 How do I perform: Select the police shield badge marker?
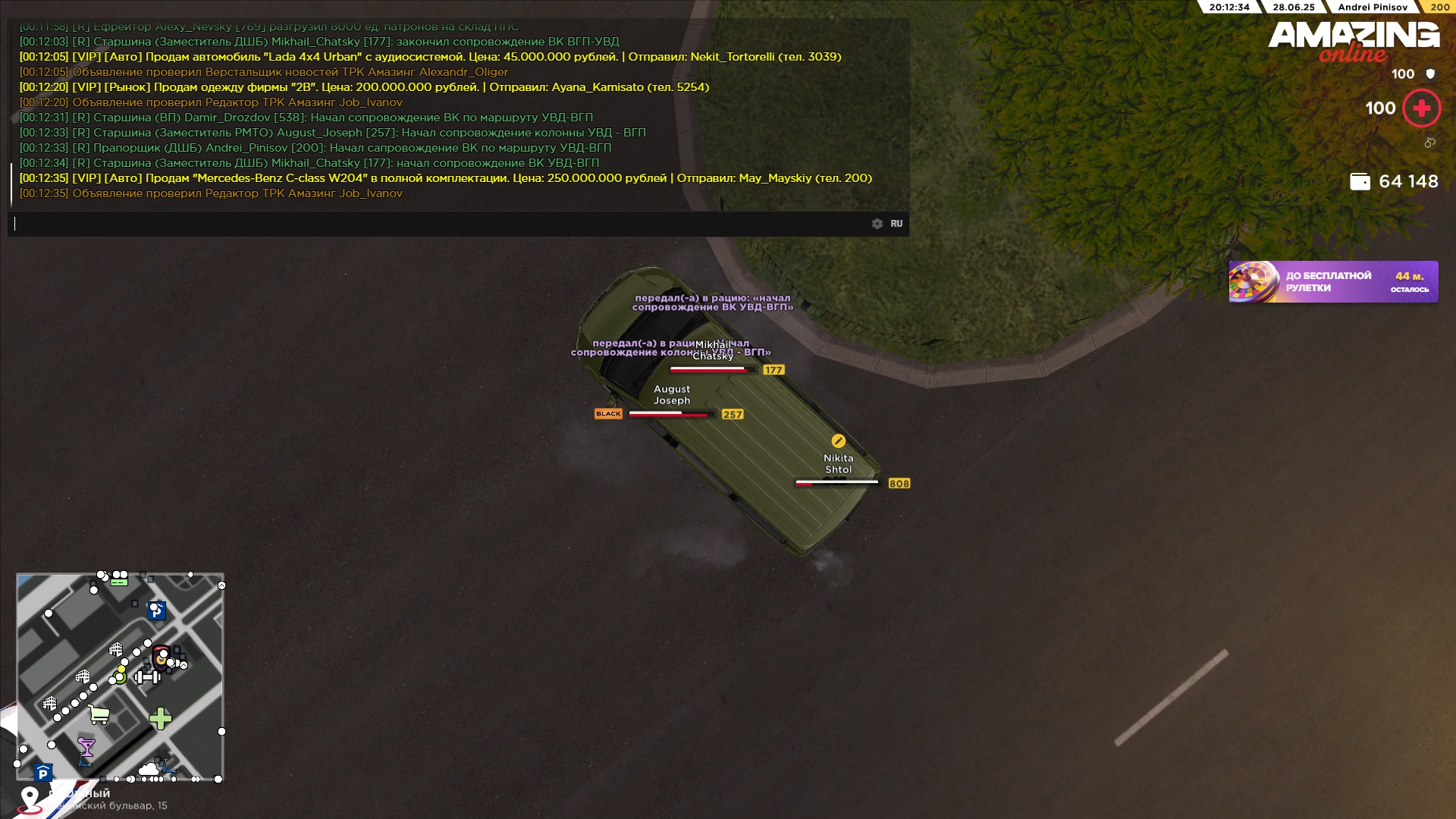(161, 657)
